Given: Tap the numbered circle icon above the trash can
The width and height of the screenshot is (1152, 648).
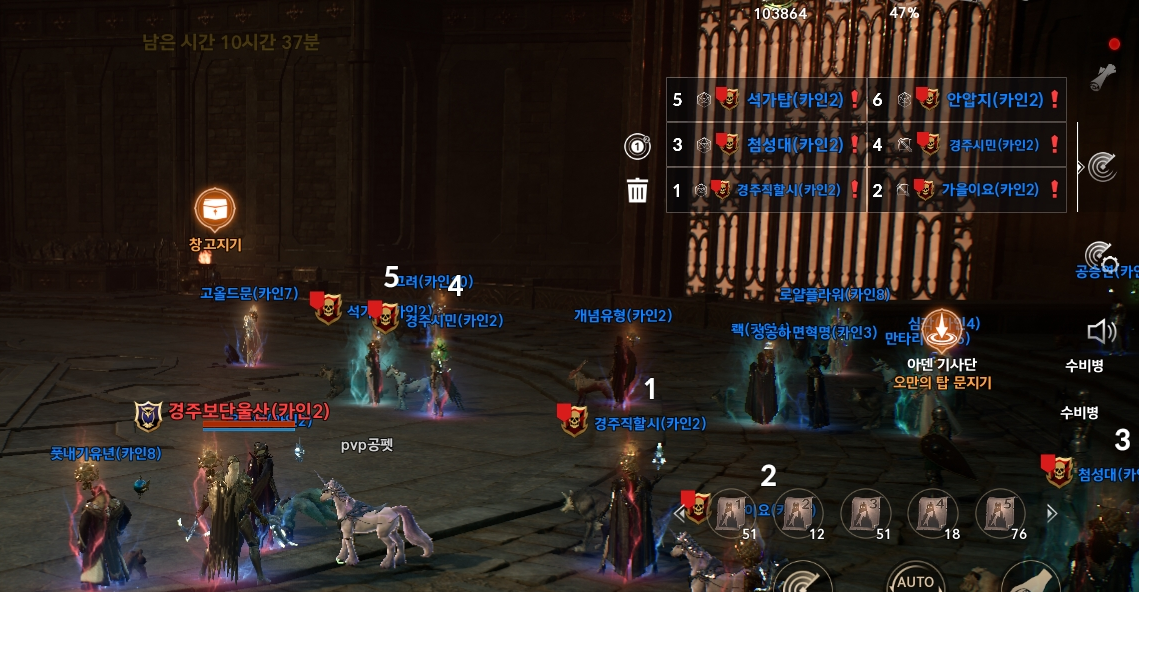Looking at the screenshot, I should pyautogui.click(x=637, y=146).
